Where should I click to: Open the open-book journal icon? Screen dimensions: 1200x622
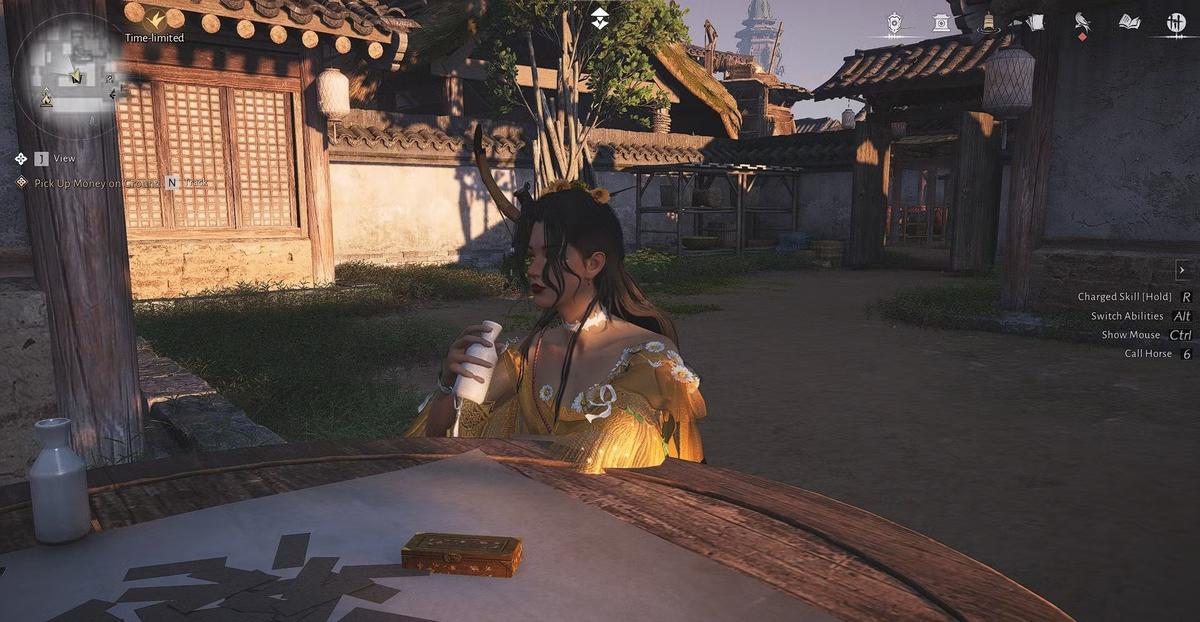click(x=1129, y=22)
